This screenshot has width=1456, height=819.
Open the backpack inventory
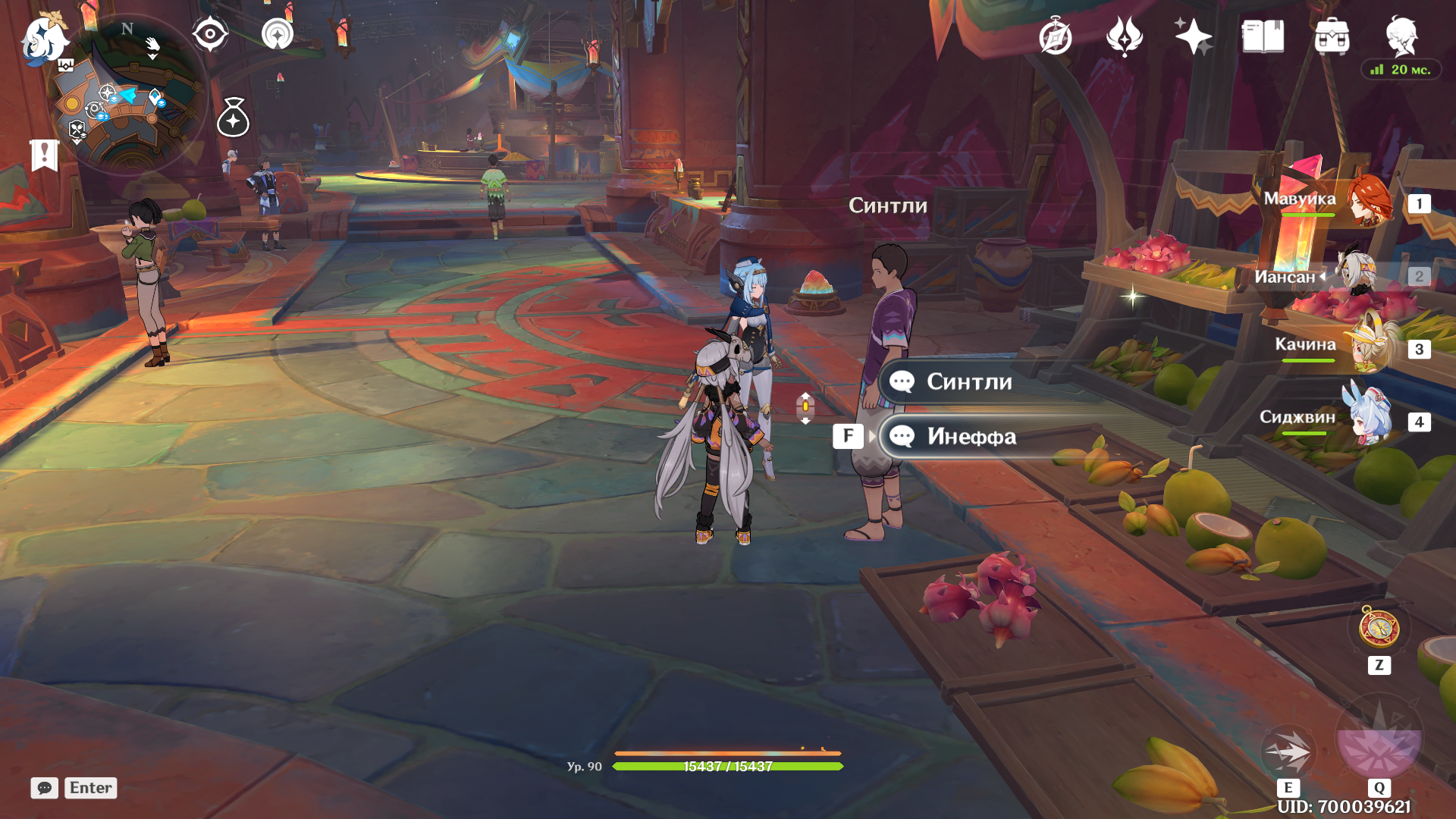click(x=1332, y=36)
